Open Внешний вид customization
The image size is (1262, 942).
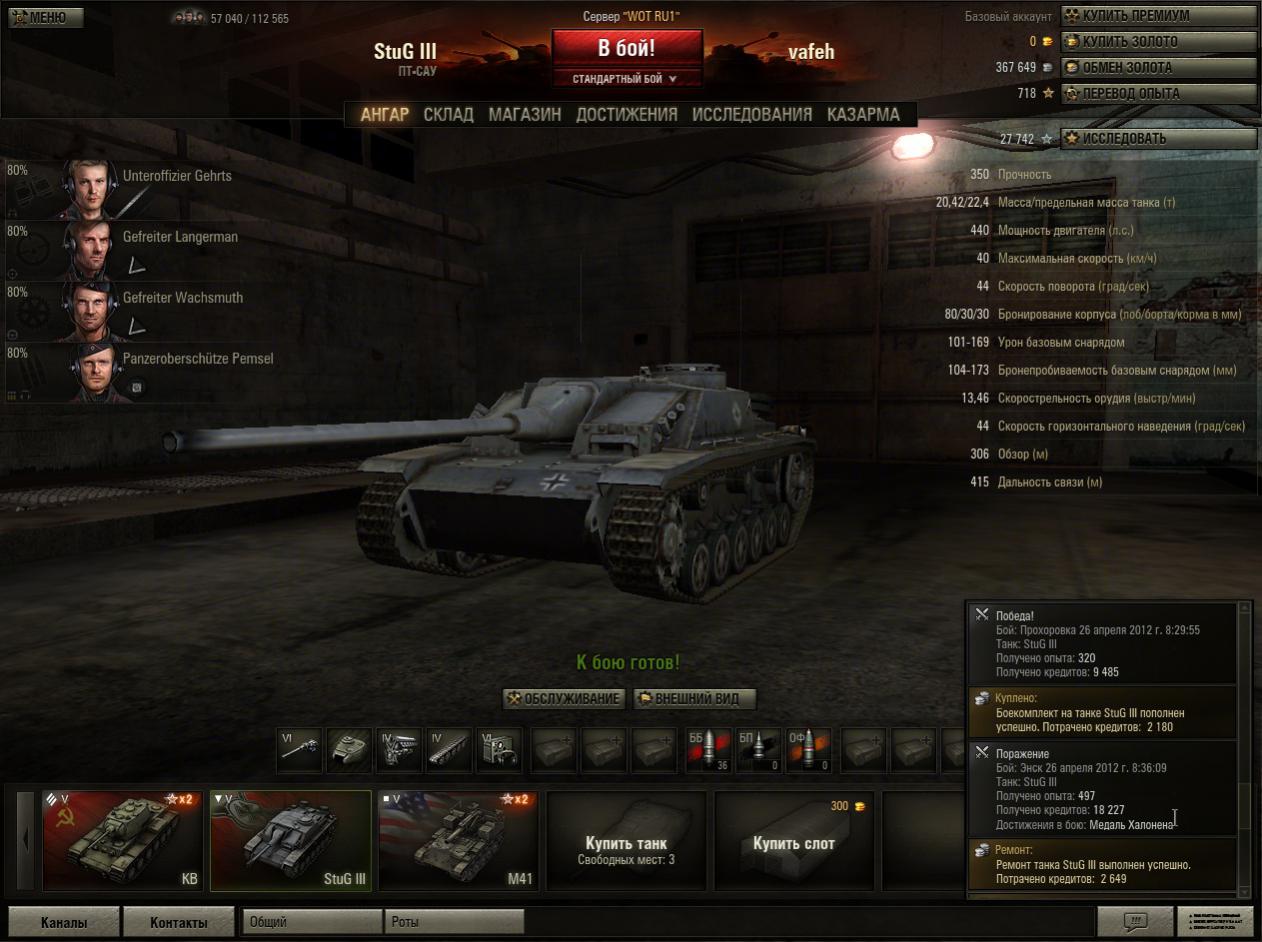(695, 699)
